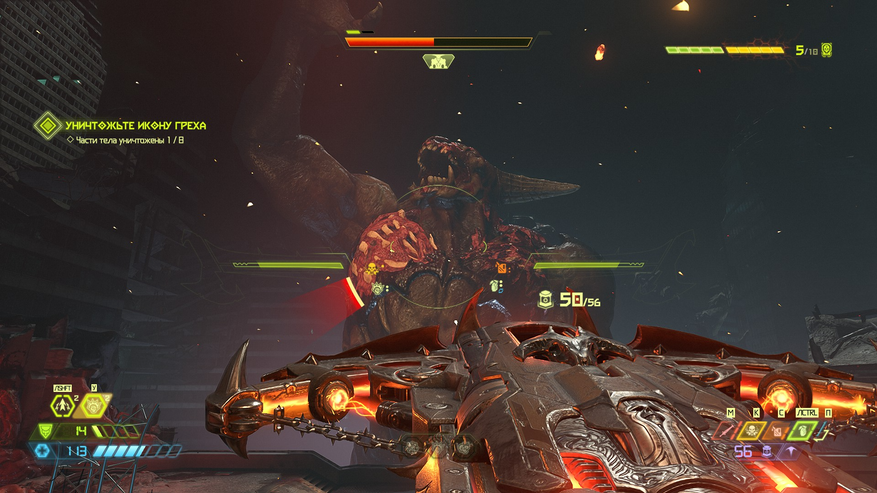Click the purple ammo canister icon
The width and height of the screenshot is (877, 493).
pyautogui.click(x=765, y=452)
